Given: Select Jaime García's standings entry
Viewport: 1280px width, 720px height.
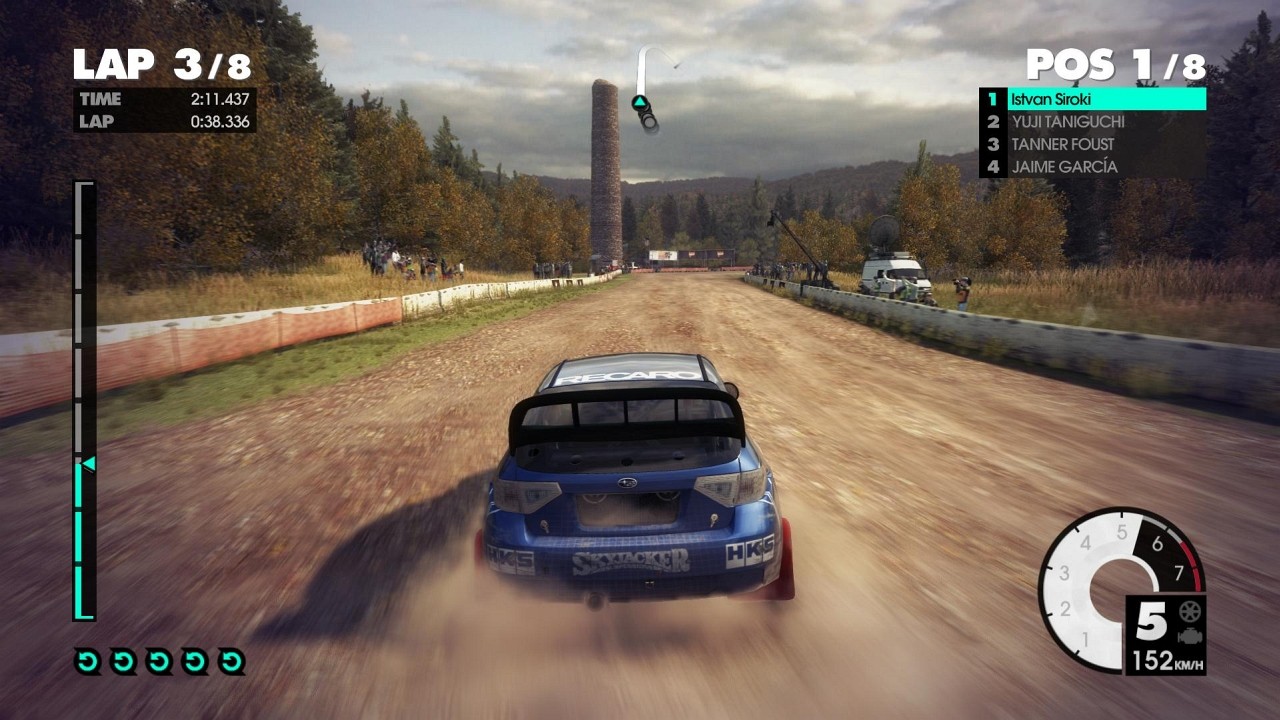Looking at the screenshot, I should click(1092, 167).
